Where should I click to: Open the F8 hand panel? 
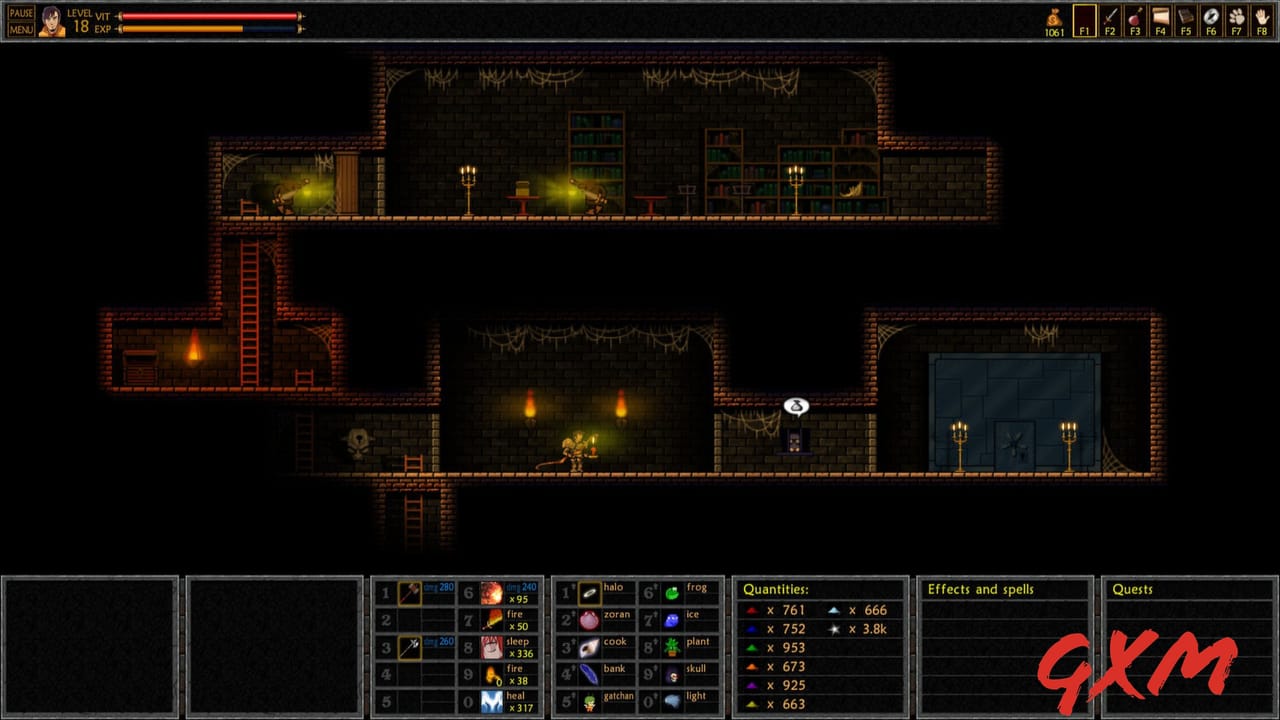coord(1262,20)
